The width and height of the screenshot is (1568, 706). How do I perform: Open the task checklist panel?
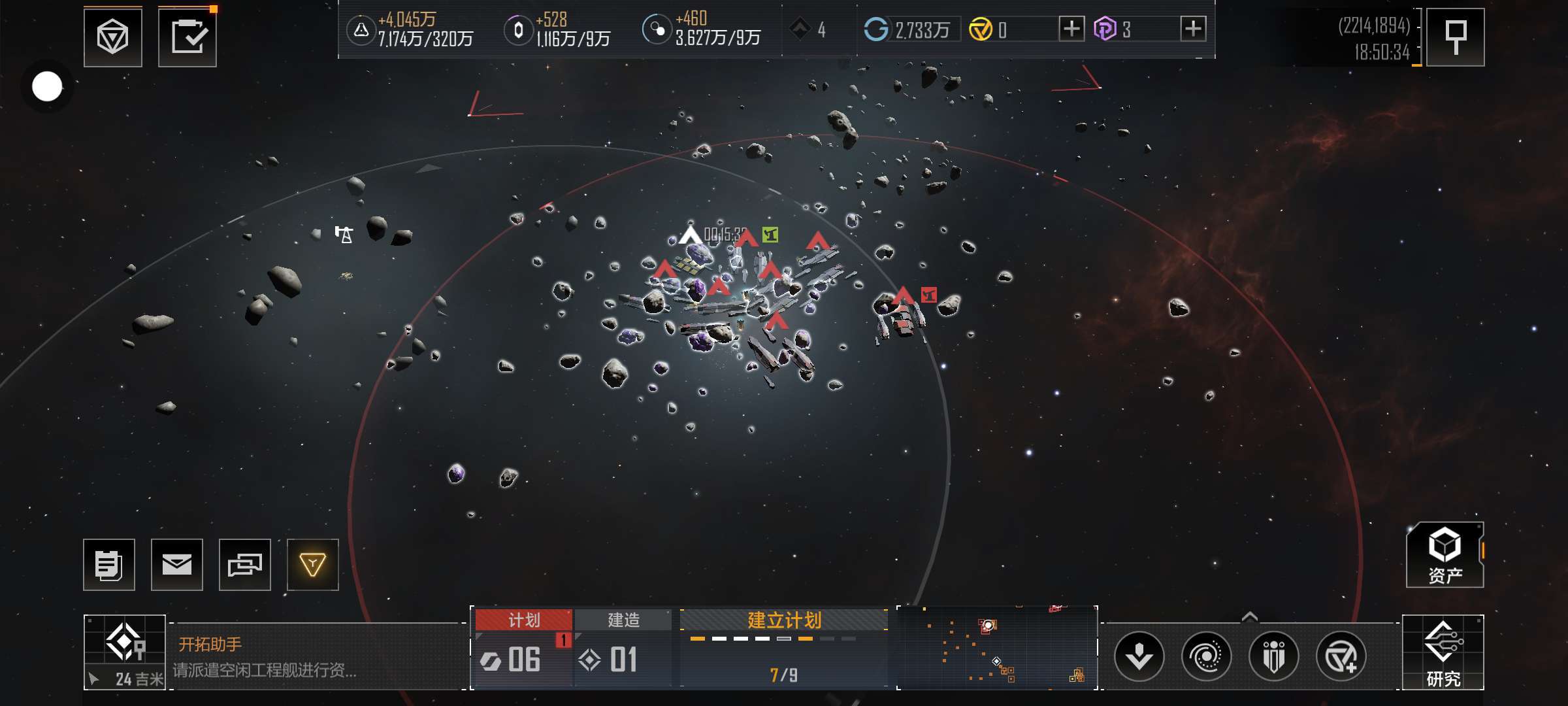[188, 37]
